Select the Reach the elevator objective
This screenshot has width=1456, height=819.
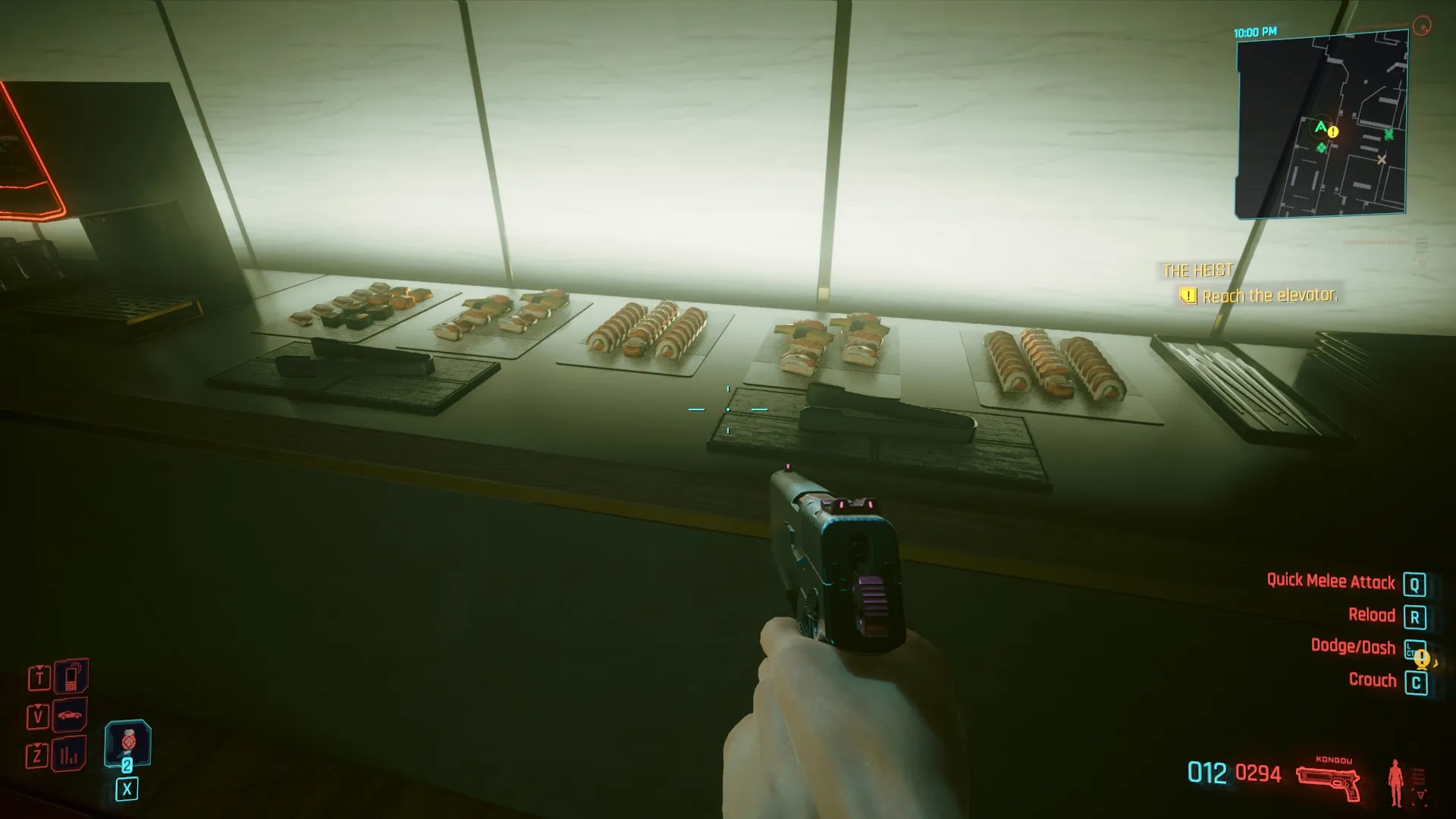pos(1269,296)
